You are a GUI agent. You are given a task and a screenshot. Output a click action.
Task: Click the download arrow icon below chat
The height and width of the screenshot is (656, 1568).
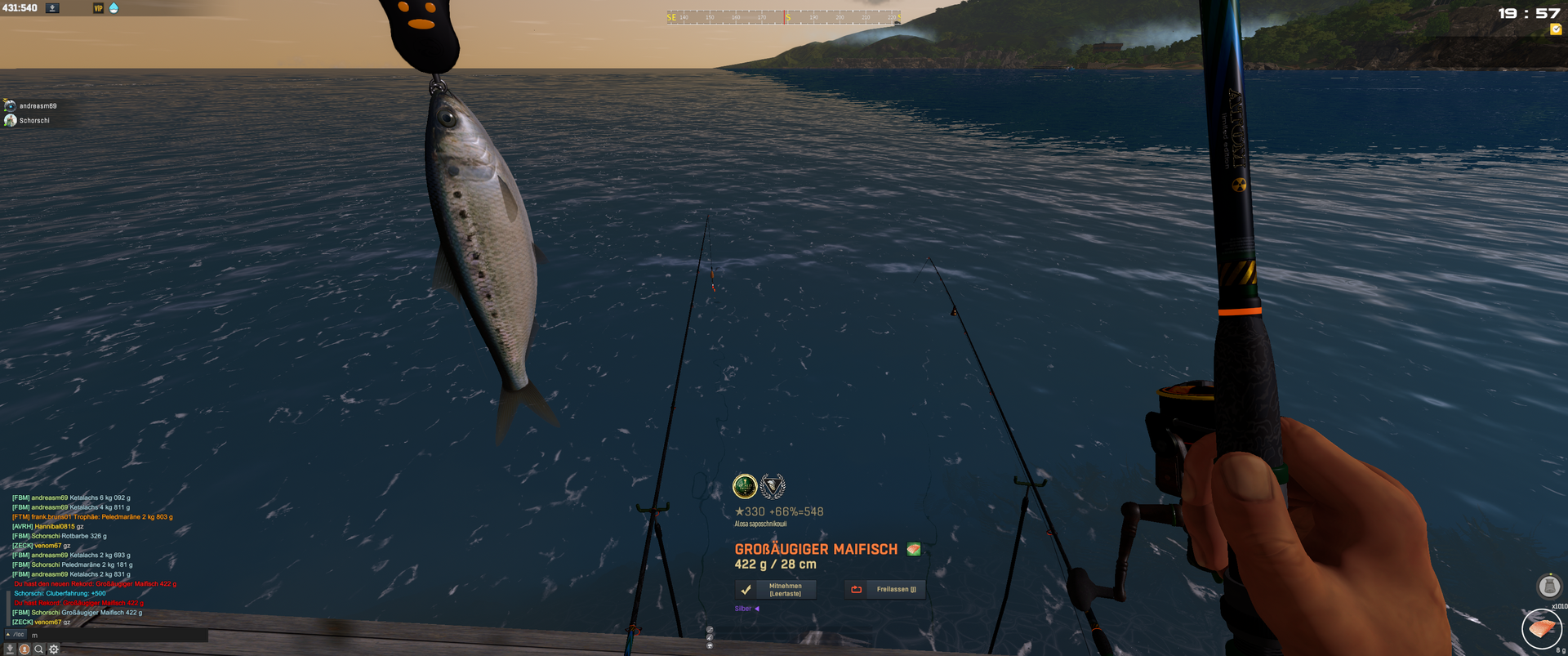[x=10, y=649]
